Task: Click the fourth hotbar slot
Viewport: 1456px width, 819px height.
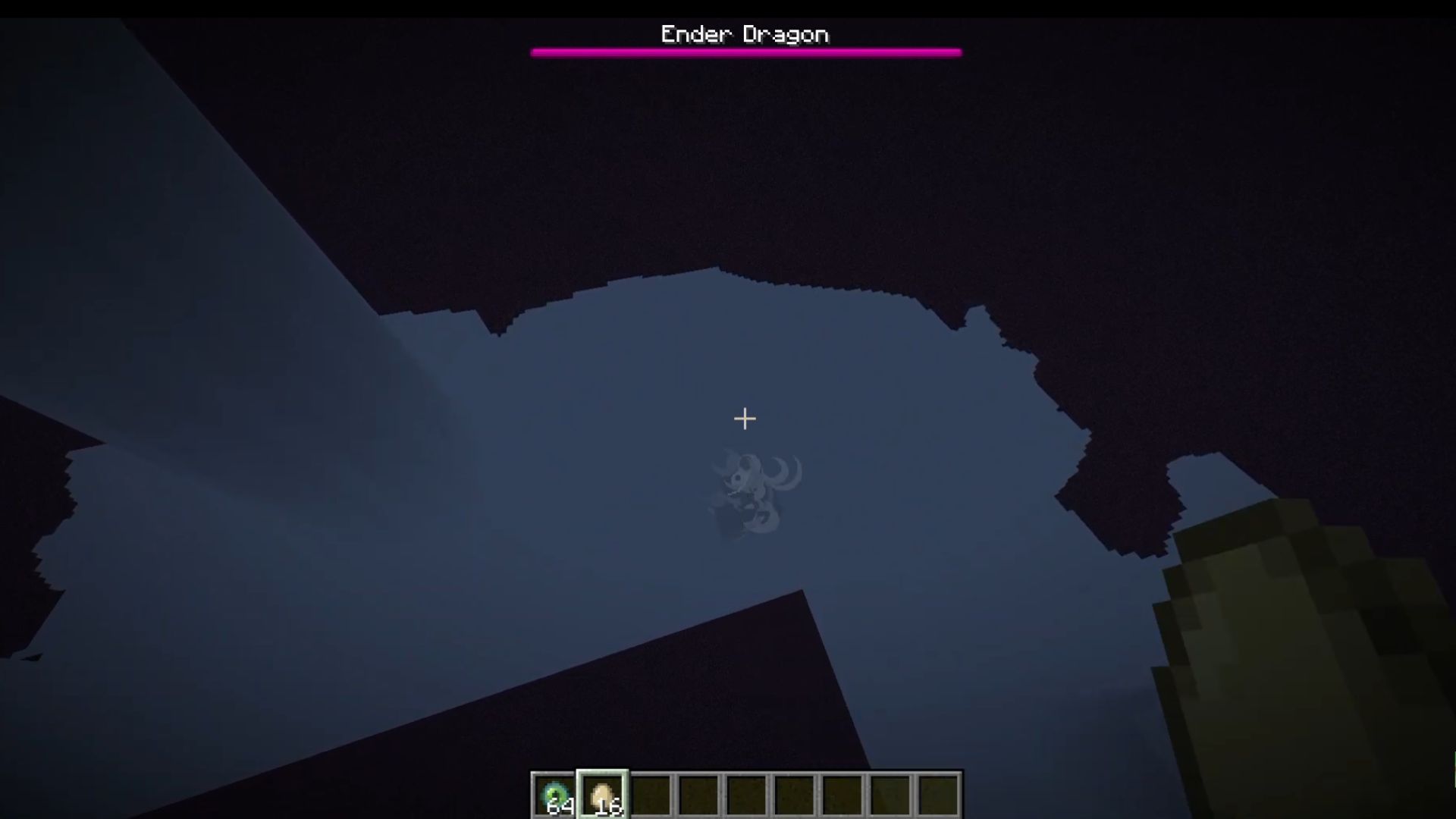Action: [699, 794]
